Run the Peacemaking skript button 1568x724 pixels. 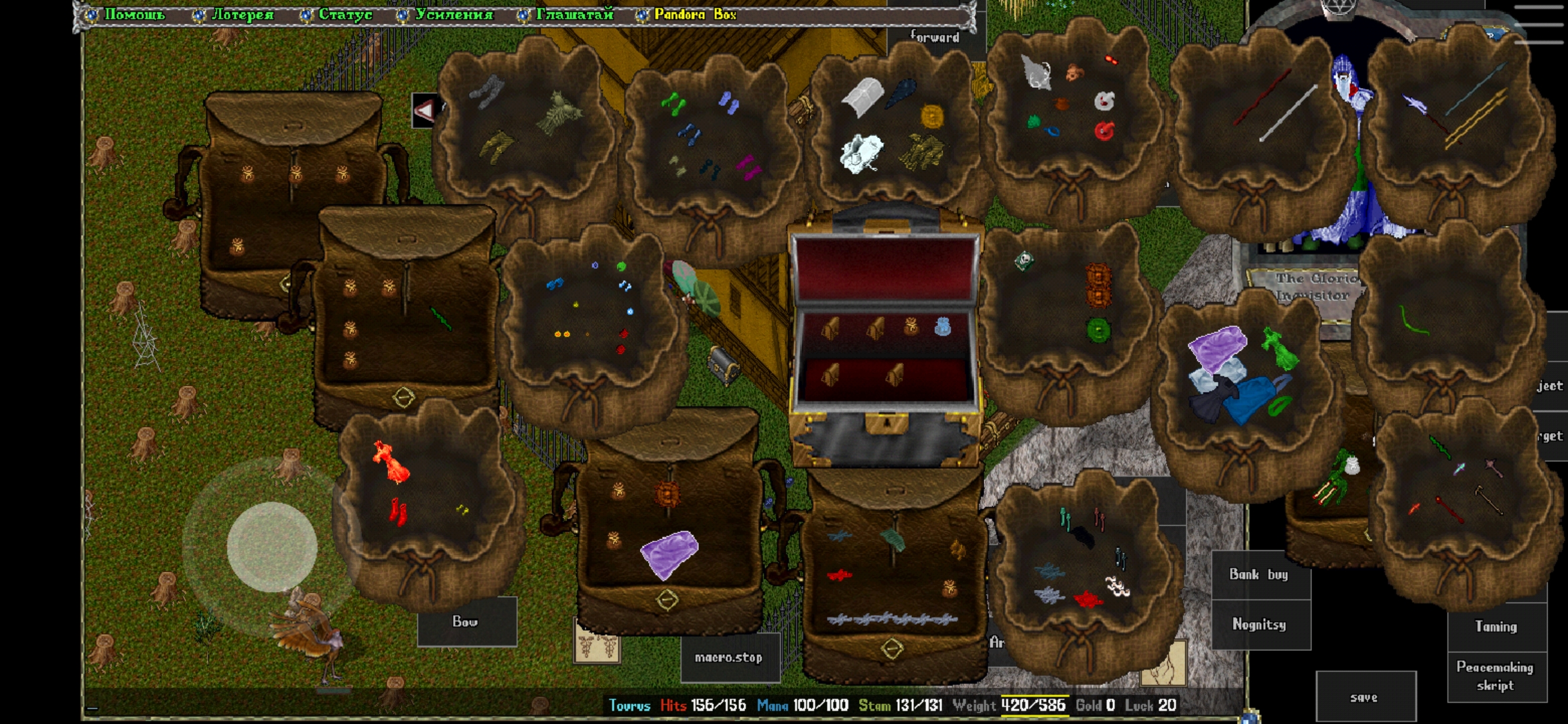(x=1496, y=676)
